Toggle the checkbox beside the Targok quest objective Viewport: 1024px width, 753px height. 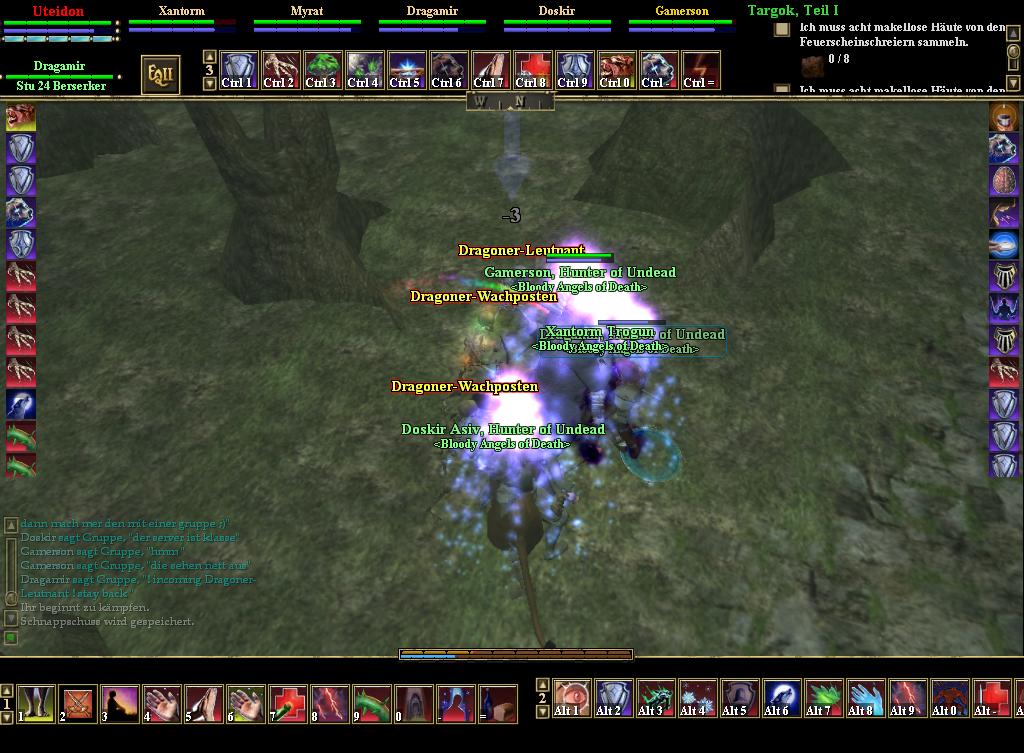click(782, 30)
